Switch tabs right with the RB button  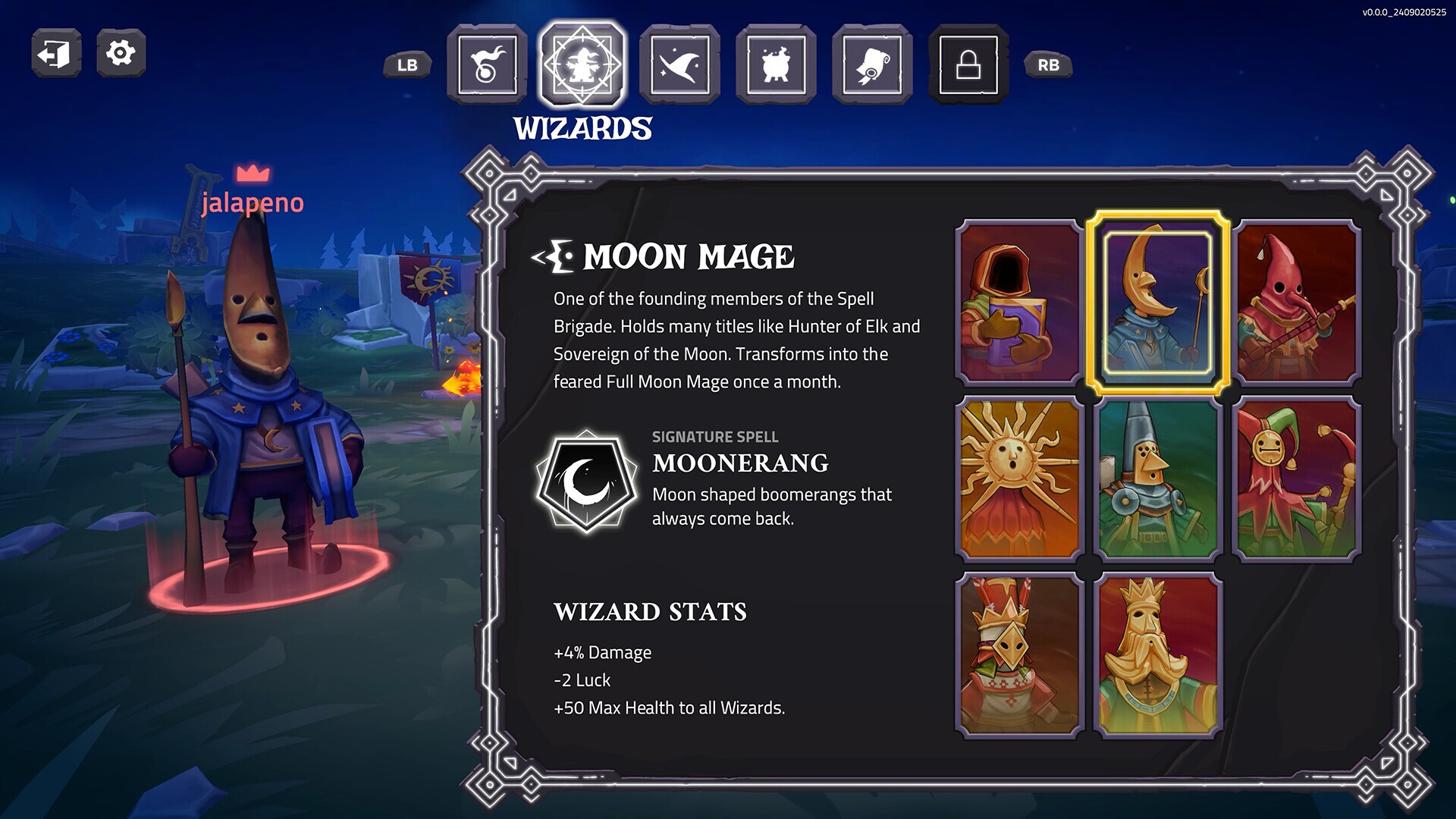point(1049,65)
